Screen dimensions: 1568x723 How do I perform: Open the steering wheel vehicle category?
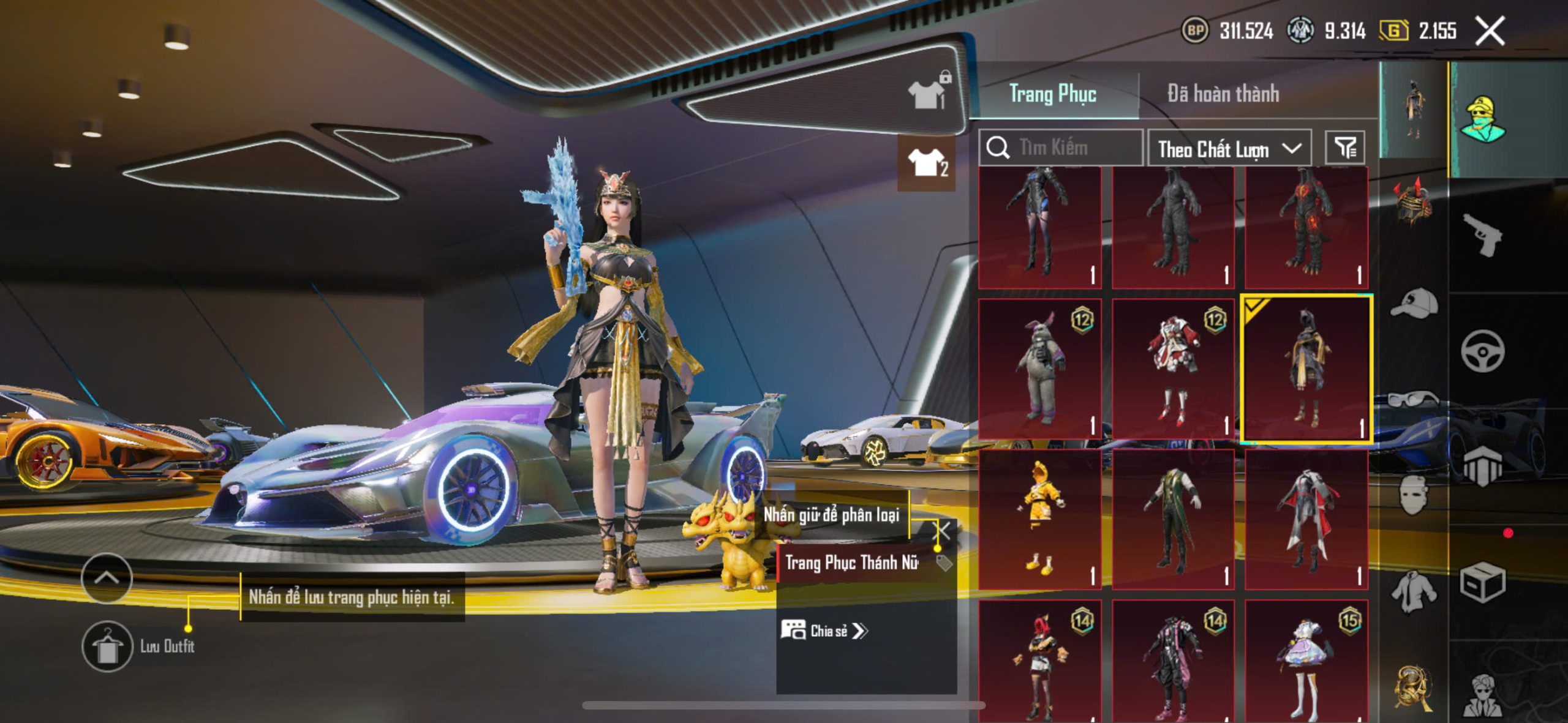point(1482,351)
